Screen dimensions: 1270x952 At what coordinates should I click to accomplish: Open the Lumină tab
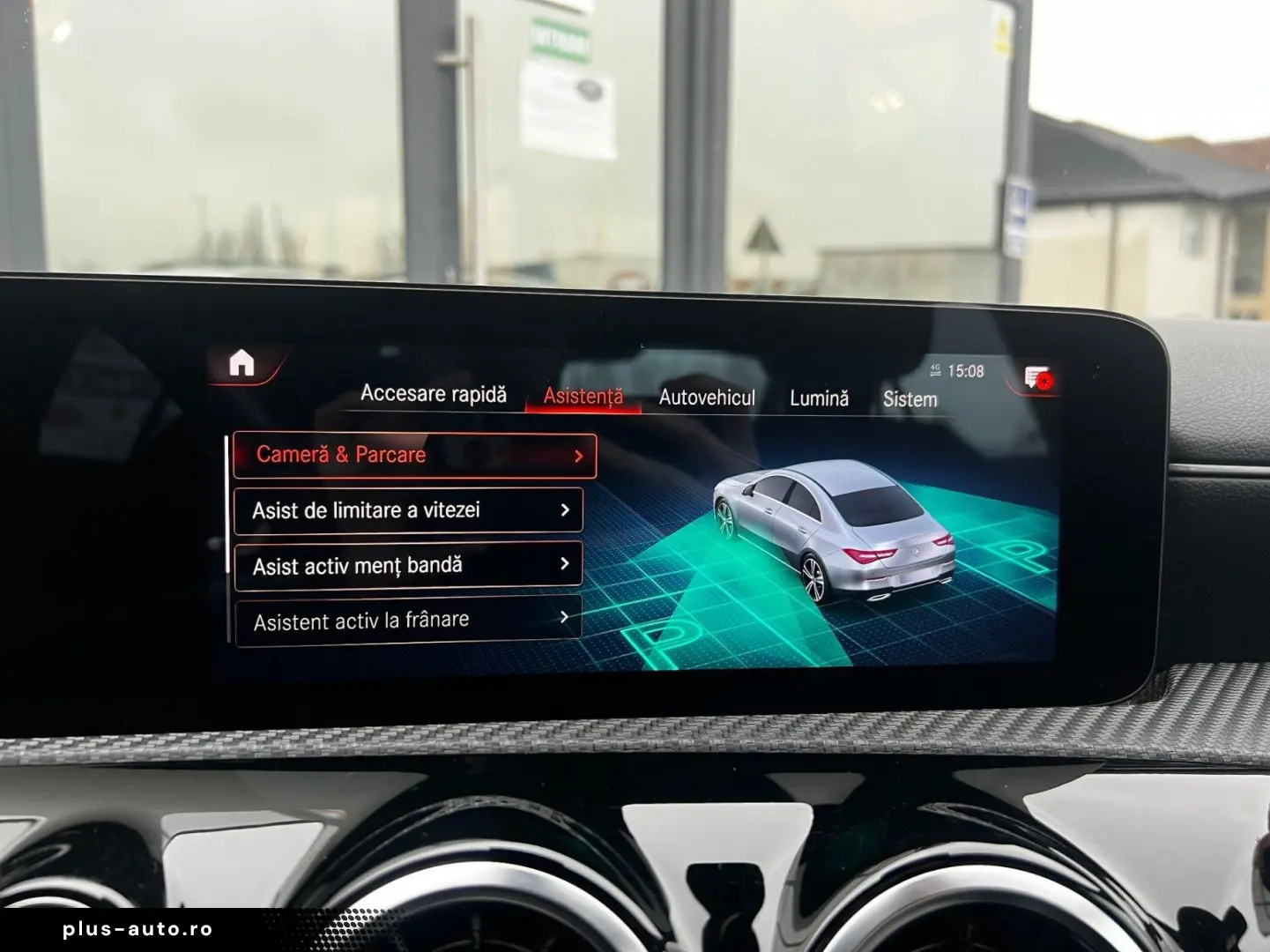pyautogui.click(x=818, y=398)
